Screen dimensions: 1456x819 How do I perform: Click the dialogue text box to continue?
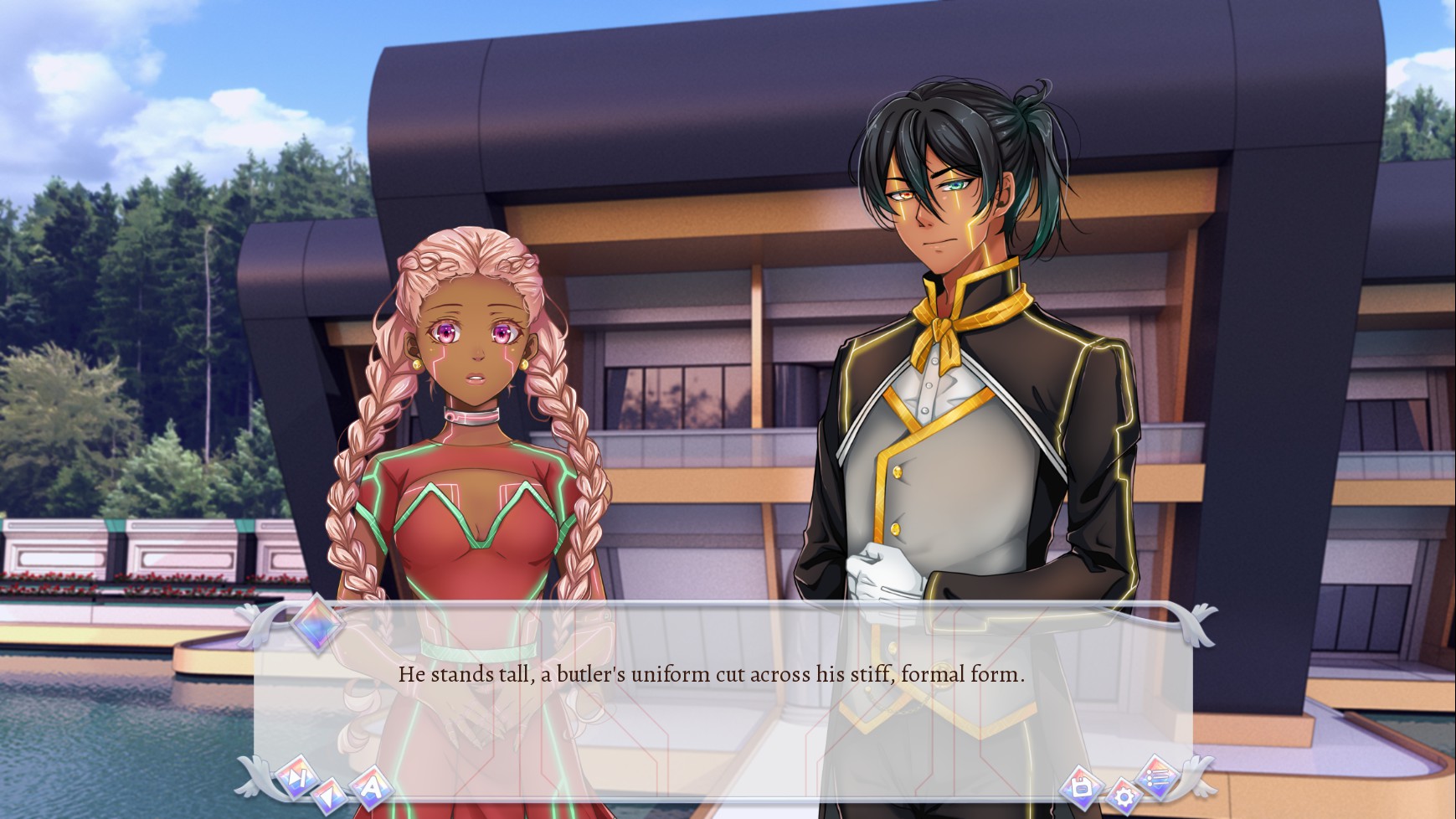click(x=712, y=674)
